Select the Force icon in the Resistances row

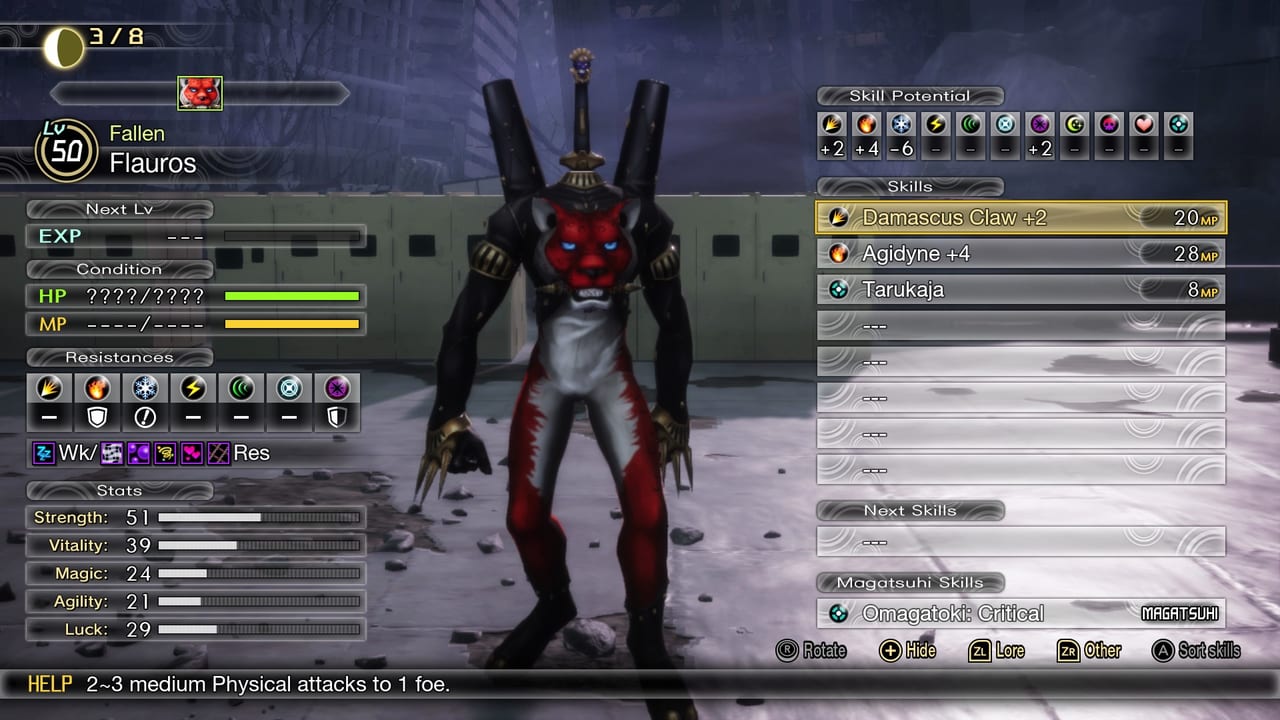(241, 389)
